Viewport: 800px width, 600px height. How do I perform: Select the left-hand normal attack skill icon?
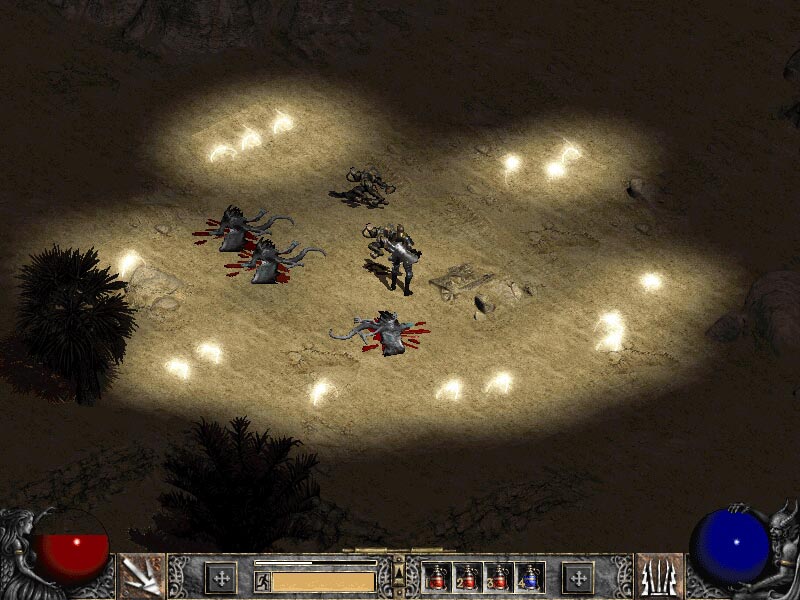click(141, 576)
